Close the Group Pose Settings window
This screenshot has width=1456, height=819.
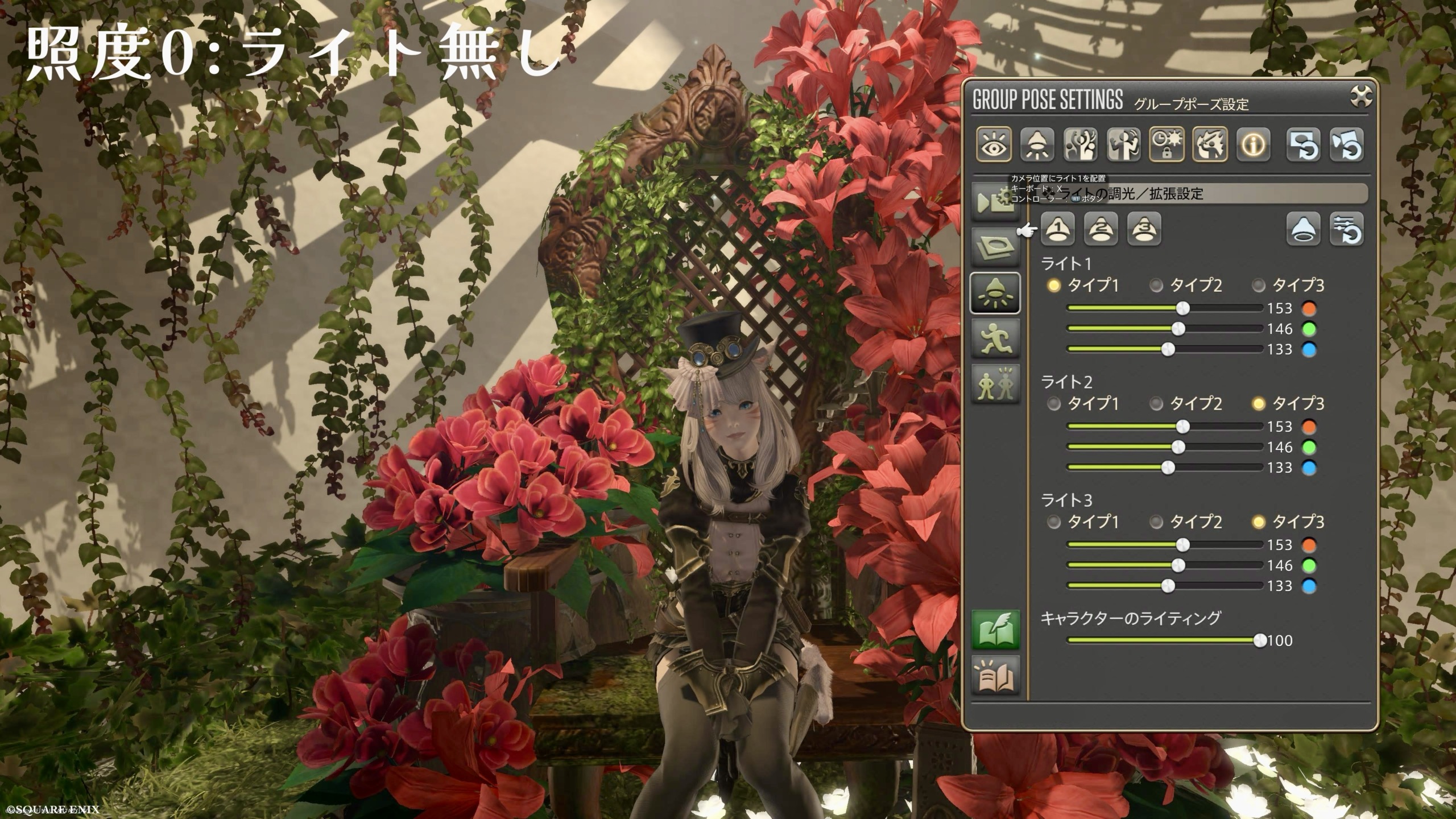pos(1360,97)
